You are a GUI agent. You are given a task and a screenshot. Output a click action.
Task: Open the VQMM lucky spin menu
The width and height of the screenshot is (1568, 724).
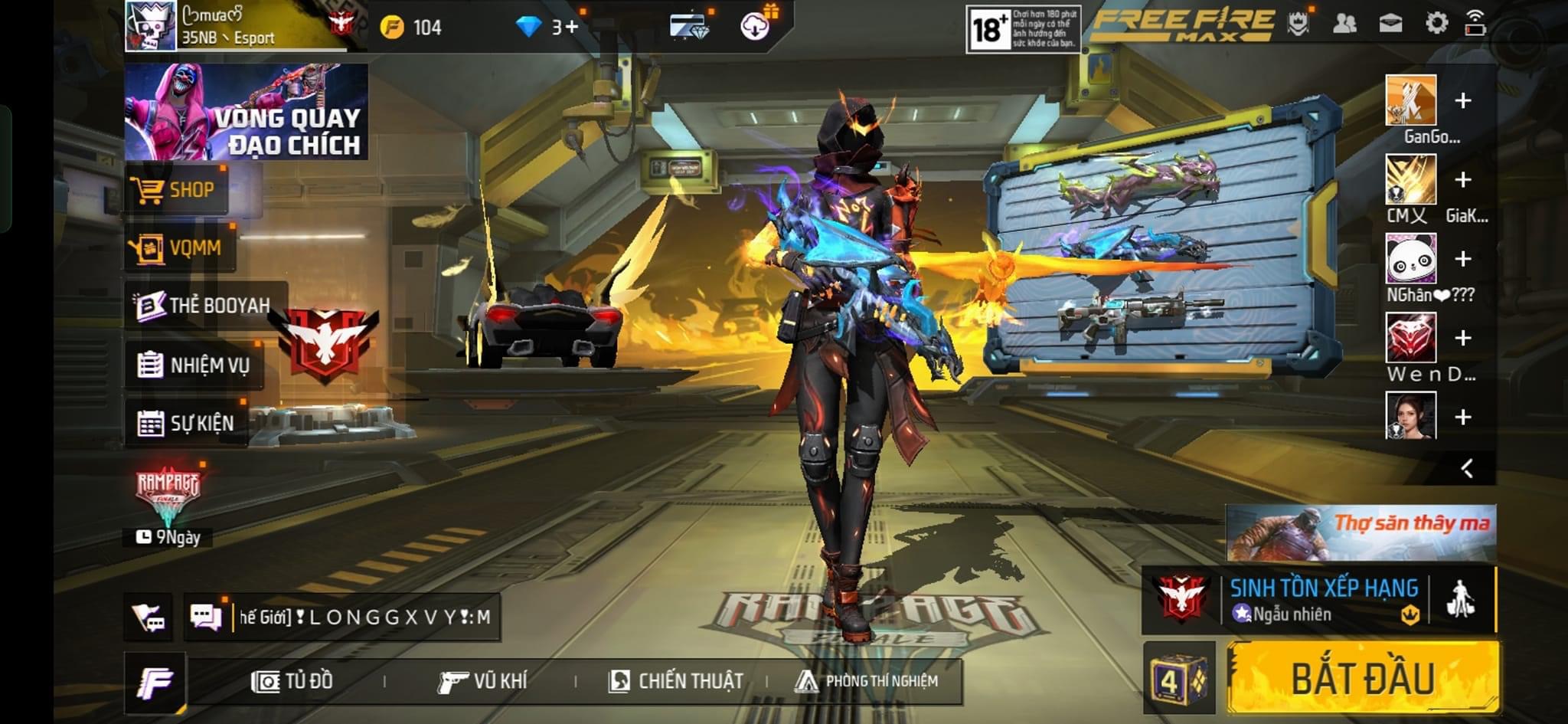pos(180,247)
